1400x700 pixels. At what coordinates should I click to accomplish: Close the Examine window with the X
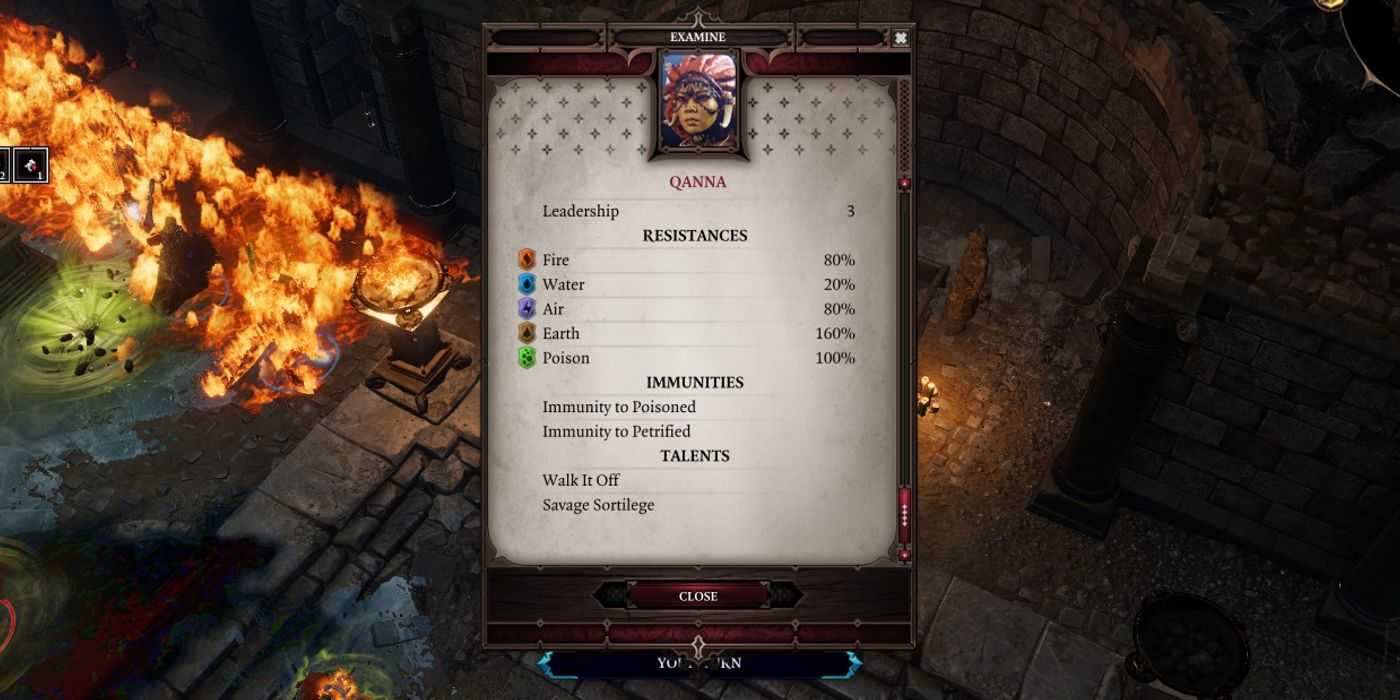point(900,38)
